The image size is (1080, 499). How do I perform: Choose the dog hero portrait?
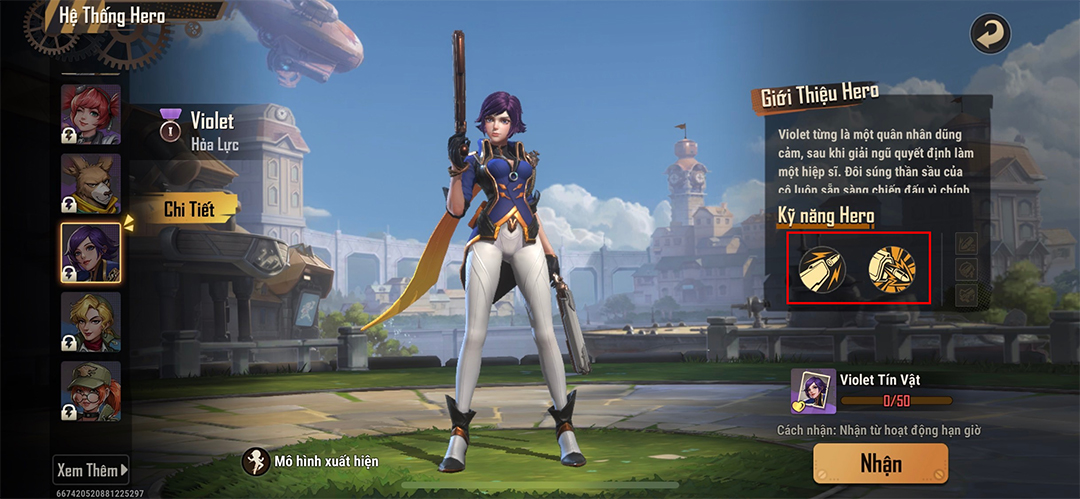coord(91,182)
